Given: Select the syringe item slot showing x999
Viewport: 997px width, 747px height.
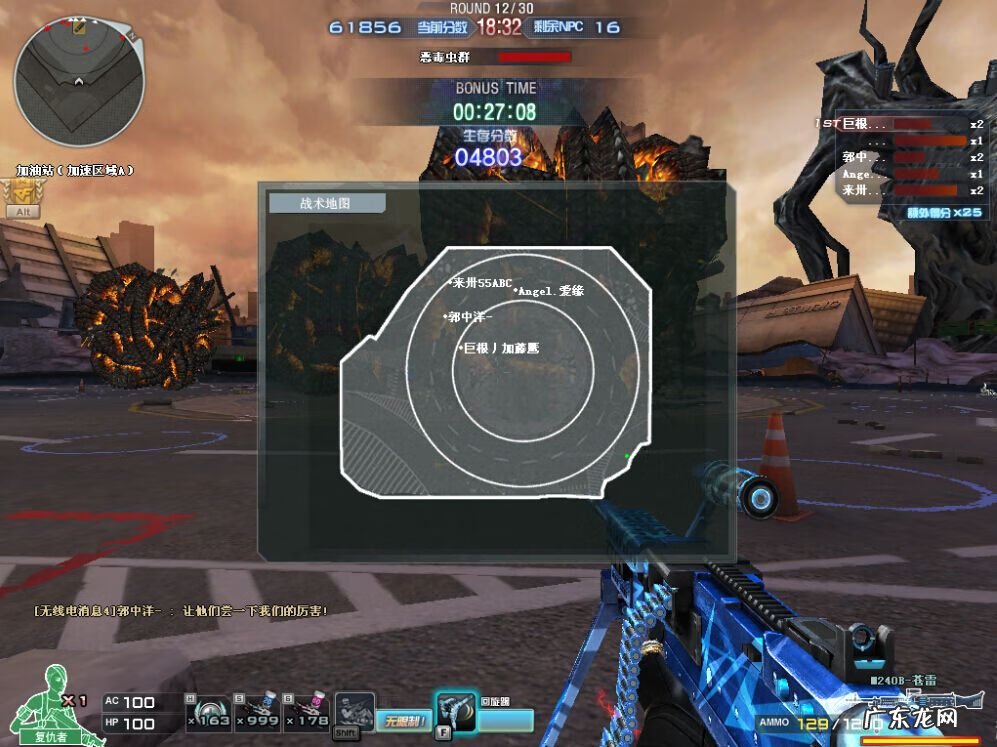Looking at the screenshot, I should (x=258, y=710).
